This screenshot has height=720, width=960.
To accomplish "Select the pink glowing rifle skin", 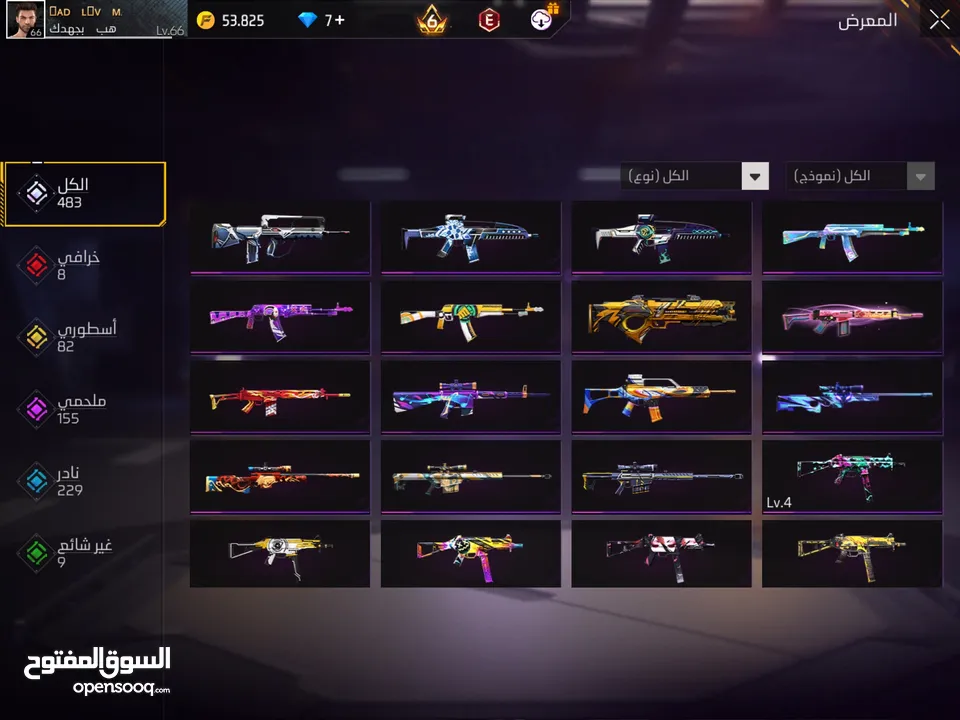I will (x=852, y=315).
